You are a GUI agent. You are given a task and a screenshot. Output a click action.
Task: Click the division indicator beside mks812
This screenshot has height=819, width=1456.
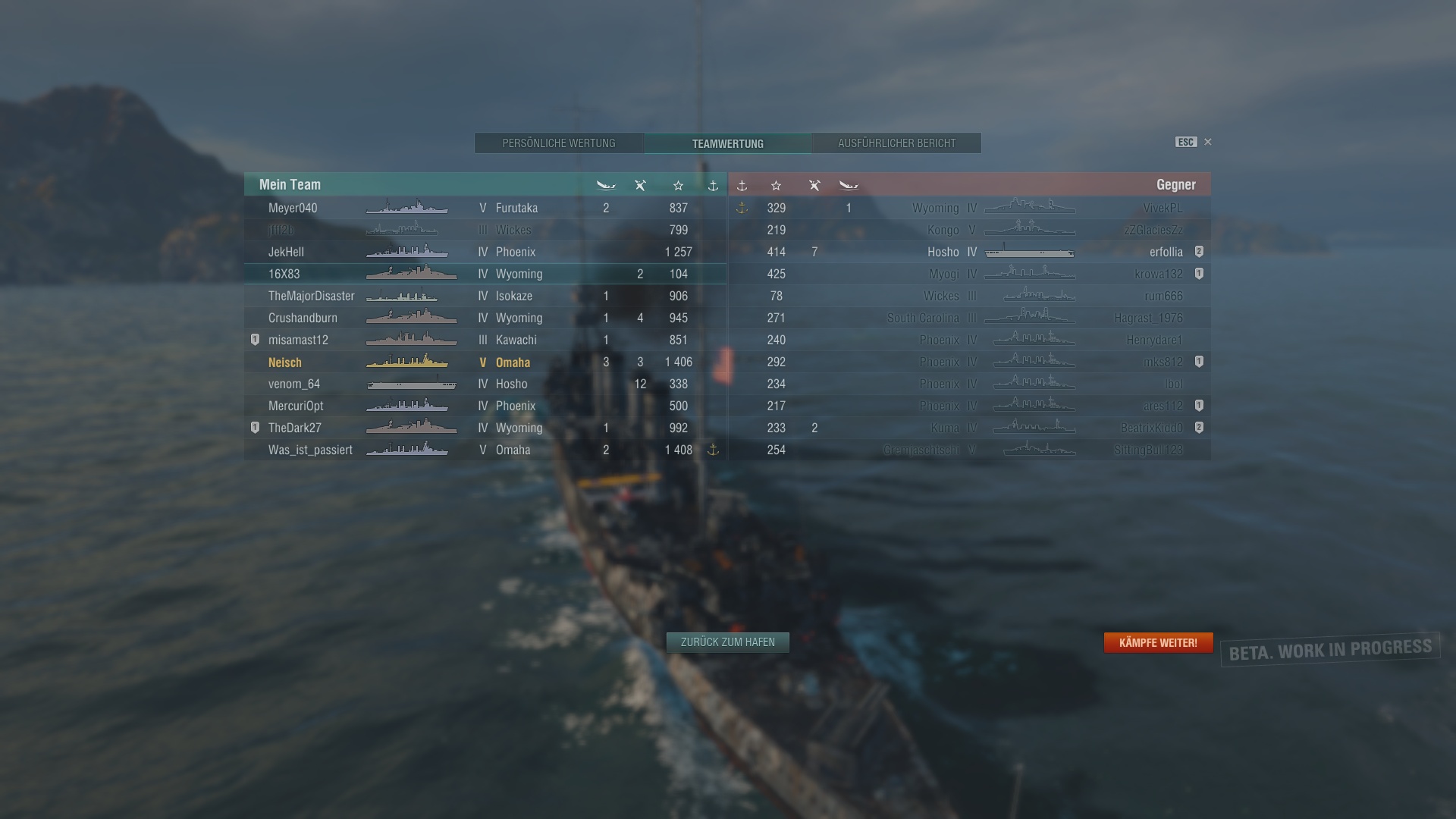[1199, 362]
